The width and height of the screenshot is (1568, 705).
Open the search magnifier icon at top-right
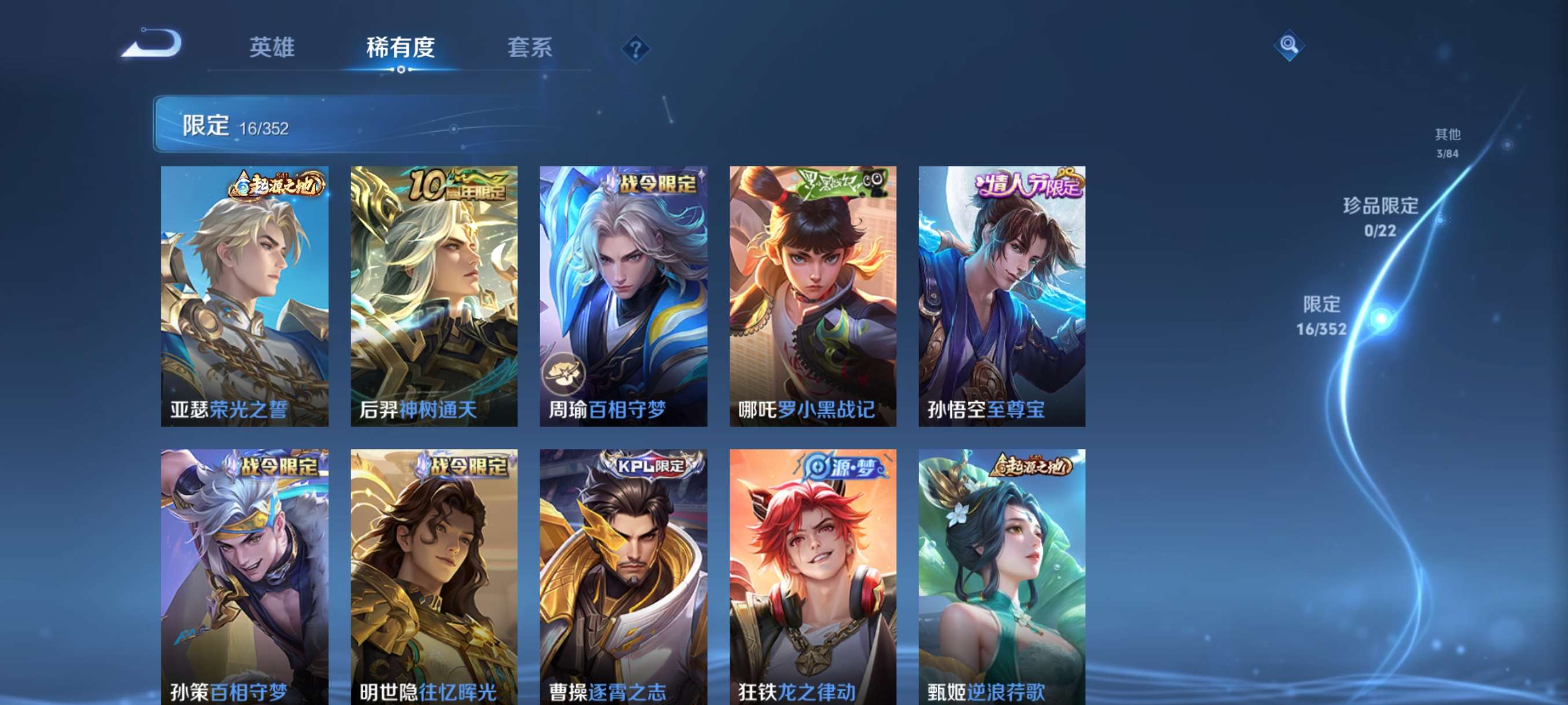(x=1289, y=44)
